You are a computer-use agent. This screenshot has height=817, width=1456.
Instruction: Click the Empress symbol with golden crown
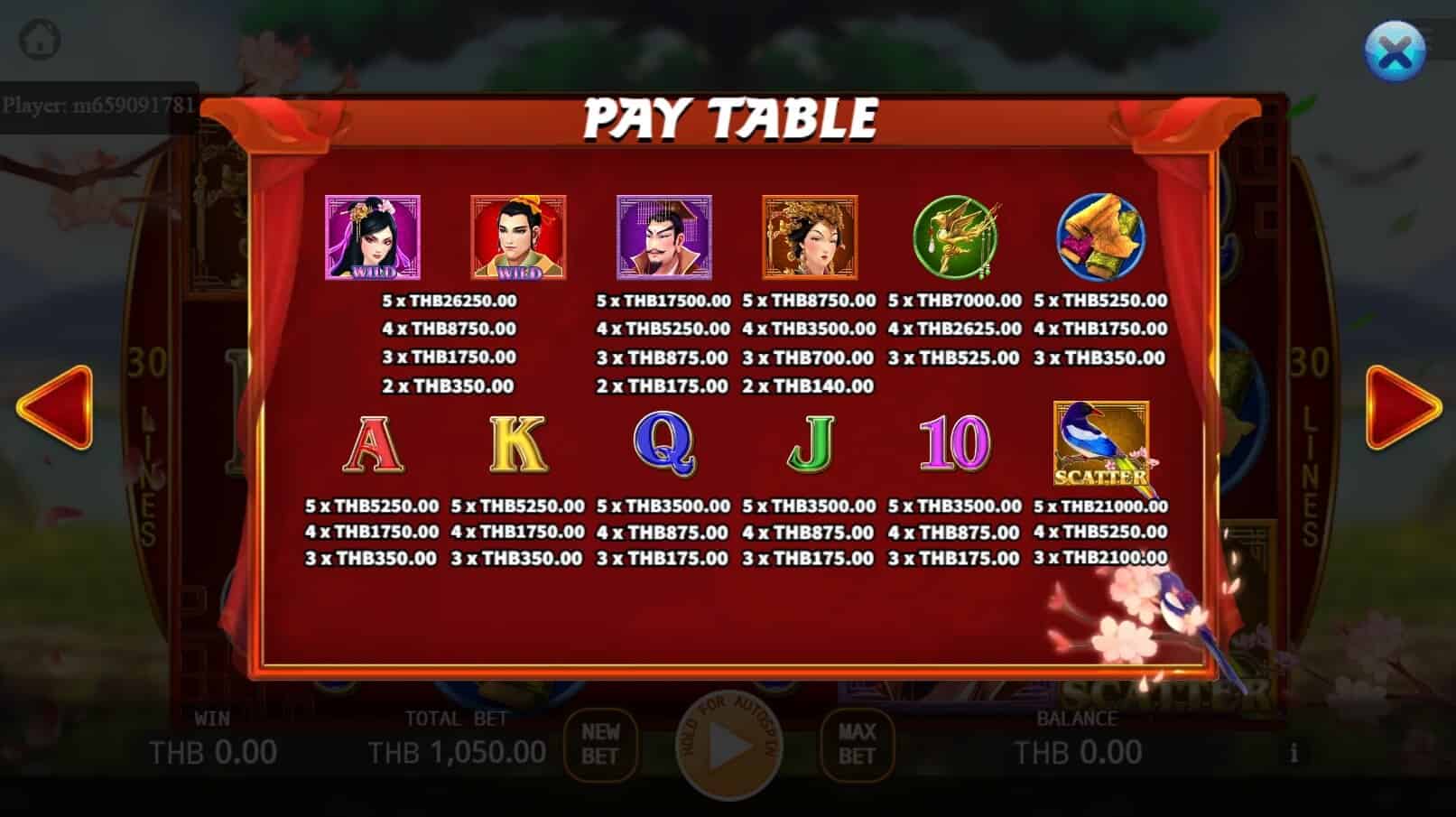point(810,237)
